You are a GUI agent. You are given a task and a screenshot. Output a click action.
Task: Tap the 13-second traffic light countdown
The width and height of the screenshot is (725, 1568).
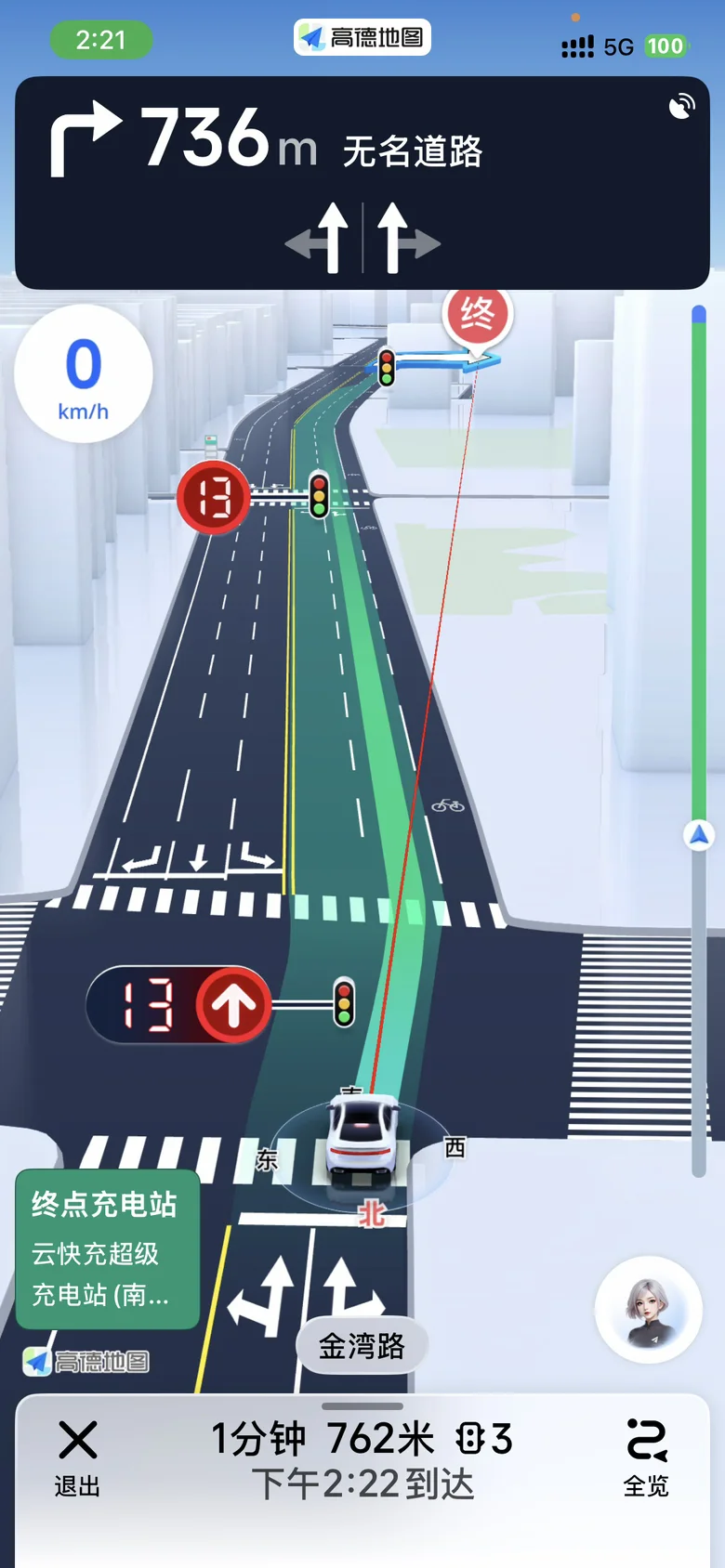pos(178,1005)
